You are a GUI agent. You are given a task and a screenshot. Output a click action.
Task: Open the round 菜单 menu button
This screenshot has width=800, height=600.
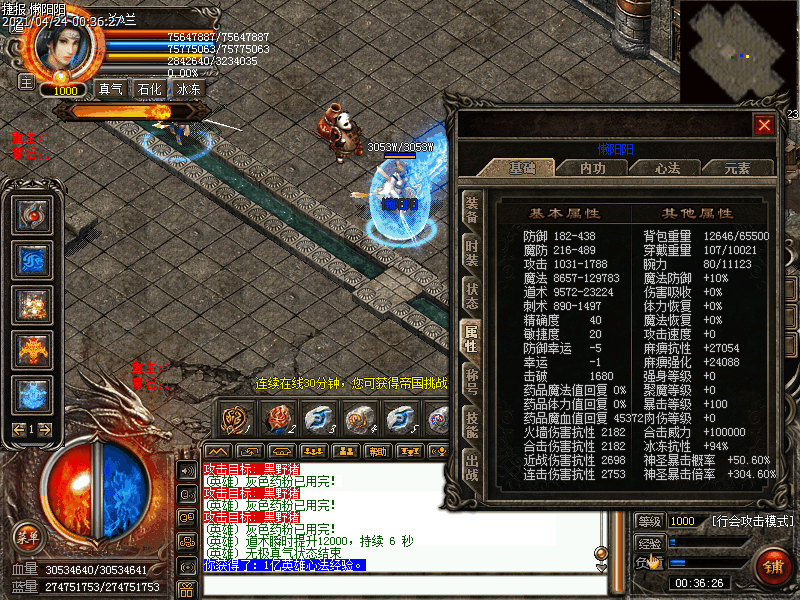pos(27,537)
